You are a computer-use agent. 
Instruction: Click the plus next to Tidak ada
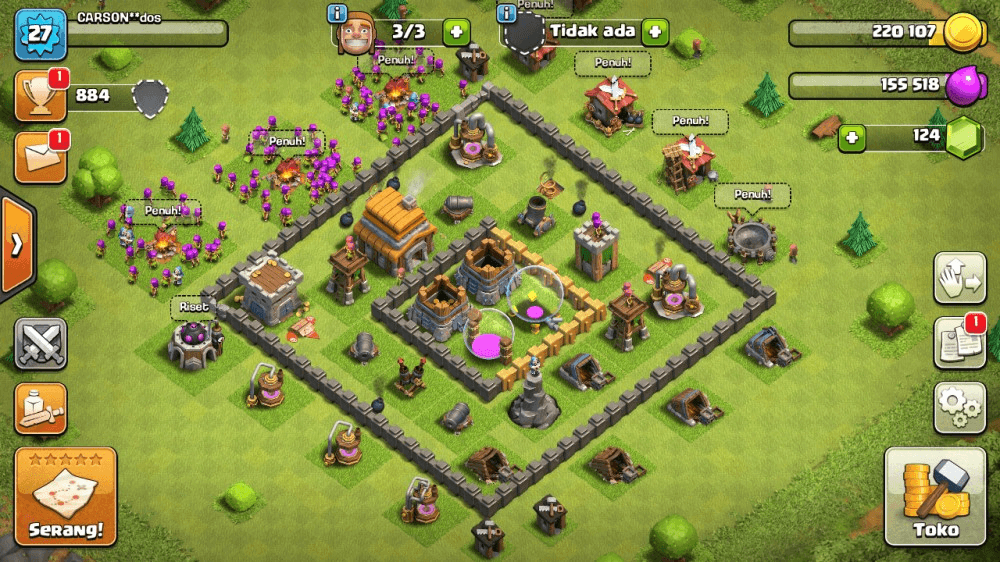(655, 31)
